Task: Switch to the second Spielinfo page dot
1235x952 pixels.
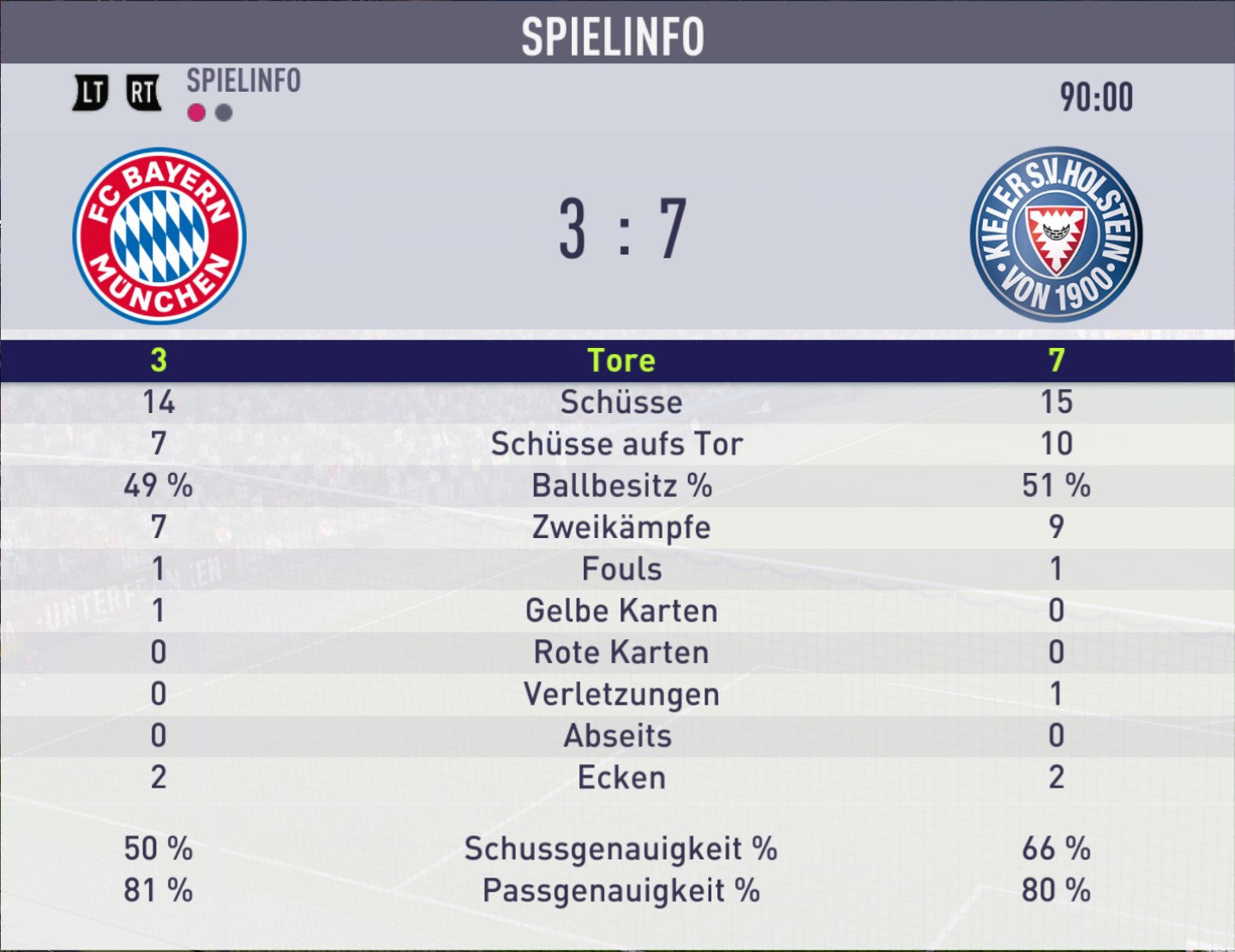Action: [x=224, y=113]
